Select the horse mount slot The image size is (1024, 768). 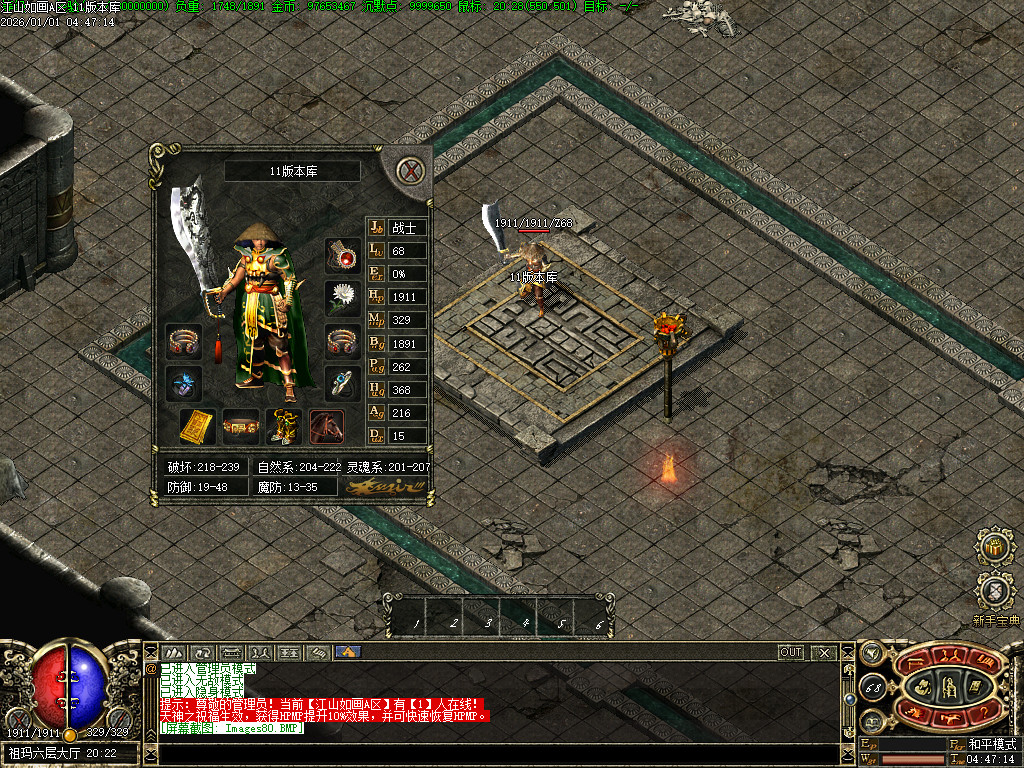tap(327, 426)
